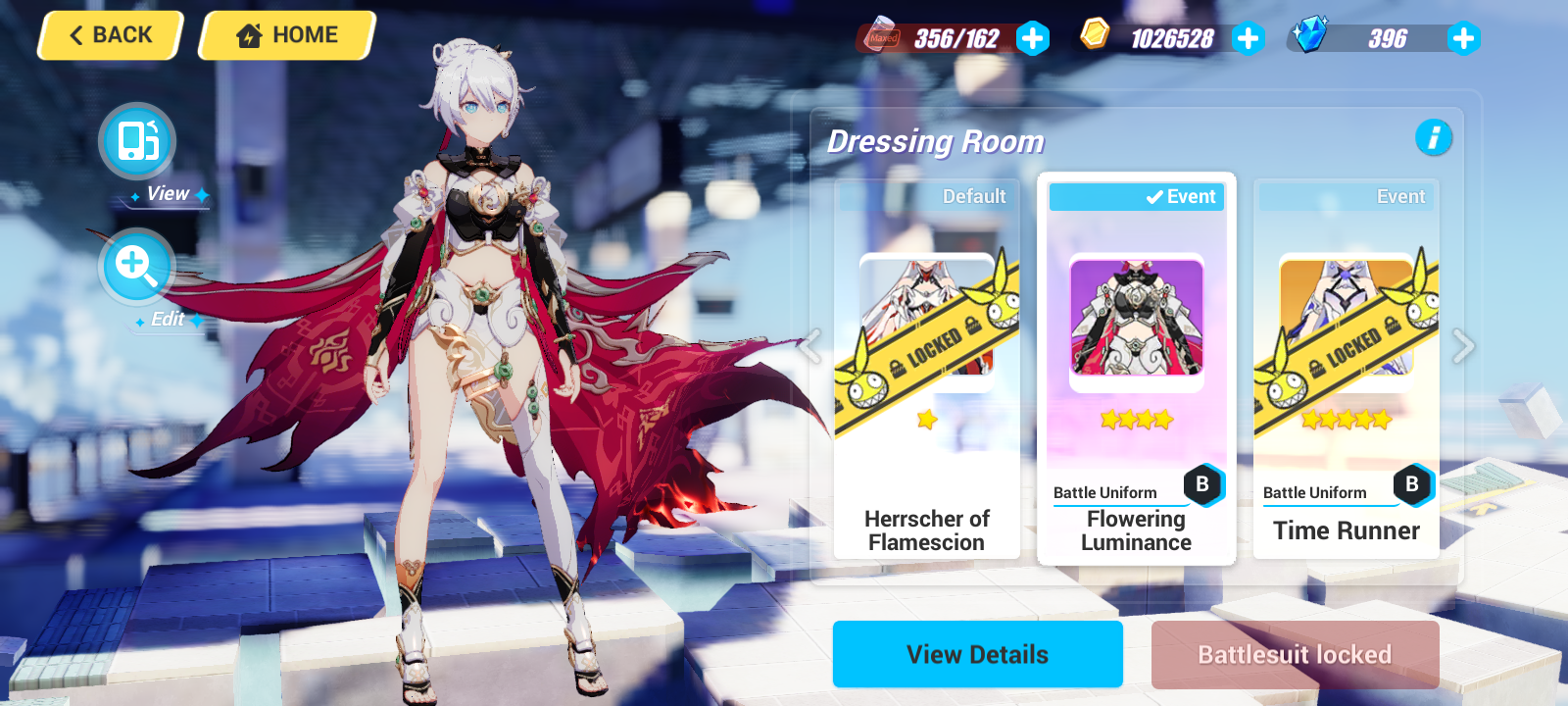Click the plus icon next to crystals
1568x706 pixels.
1462,39
